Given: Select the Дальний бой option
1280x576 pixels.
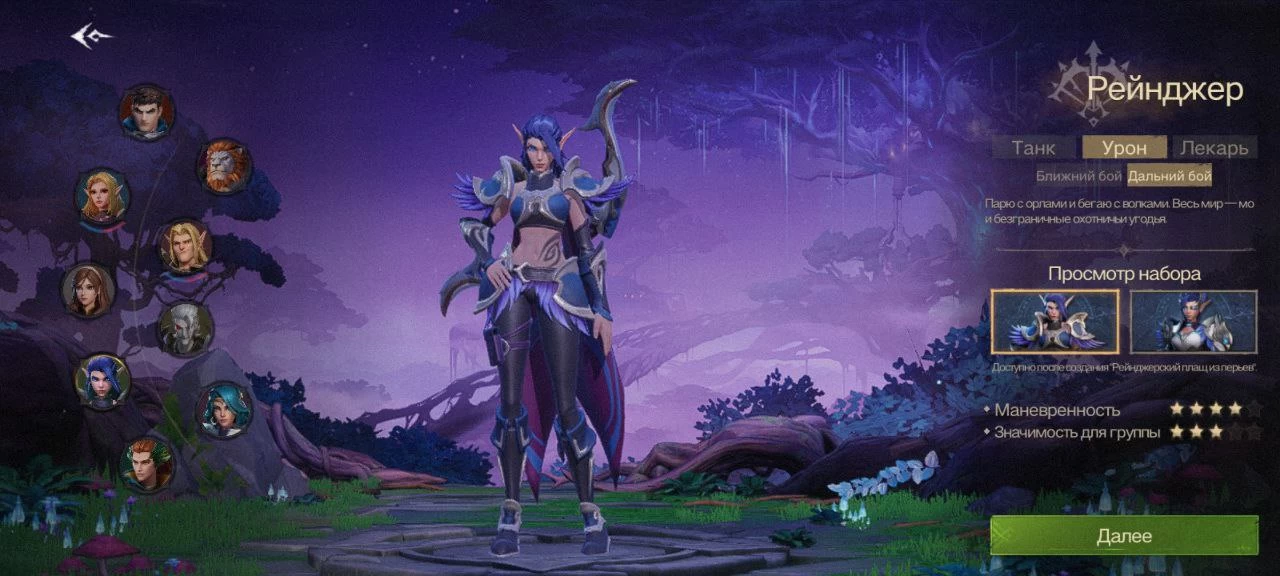Looking at the screenshot, I should (1170, 176).
